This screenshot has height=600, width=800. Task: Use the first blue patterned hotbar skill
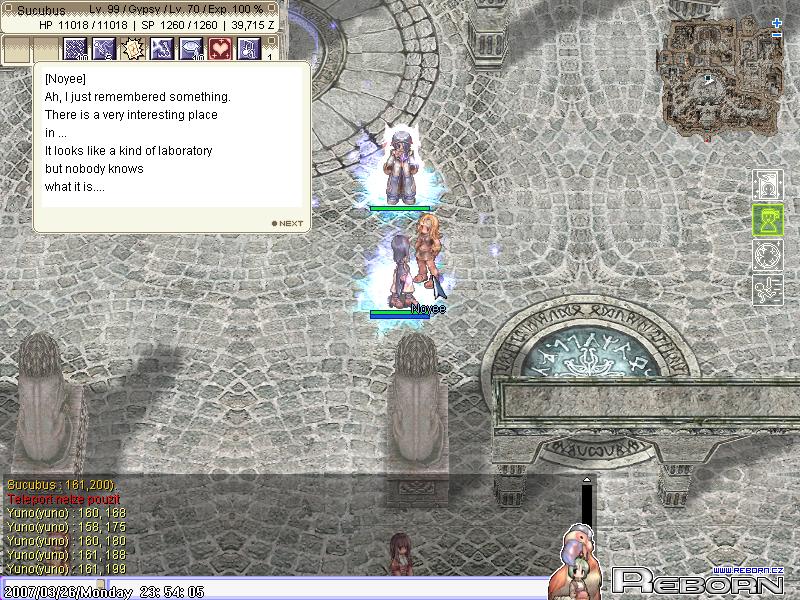tap(76, 48)
